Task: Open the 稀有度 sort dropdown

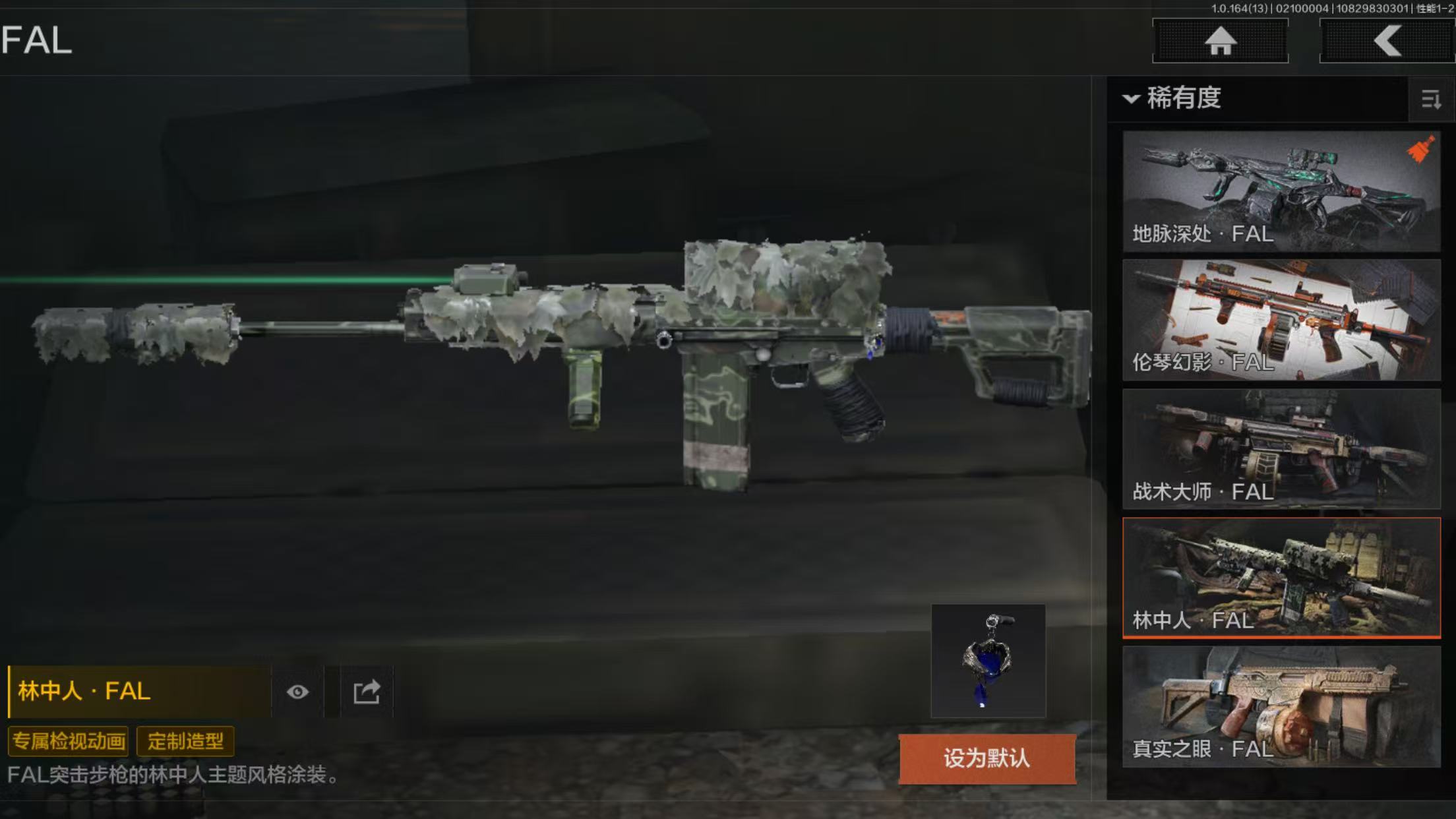Action: [1174, 99]
